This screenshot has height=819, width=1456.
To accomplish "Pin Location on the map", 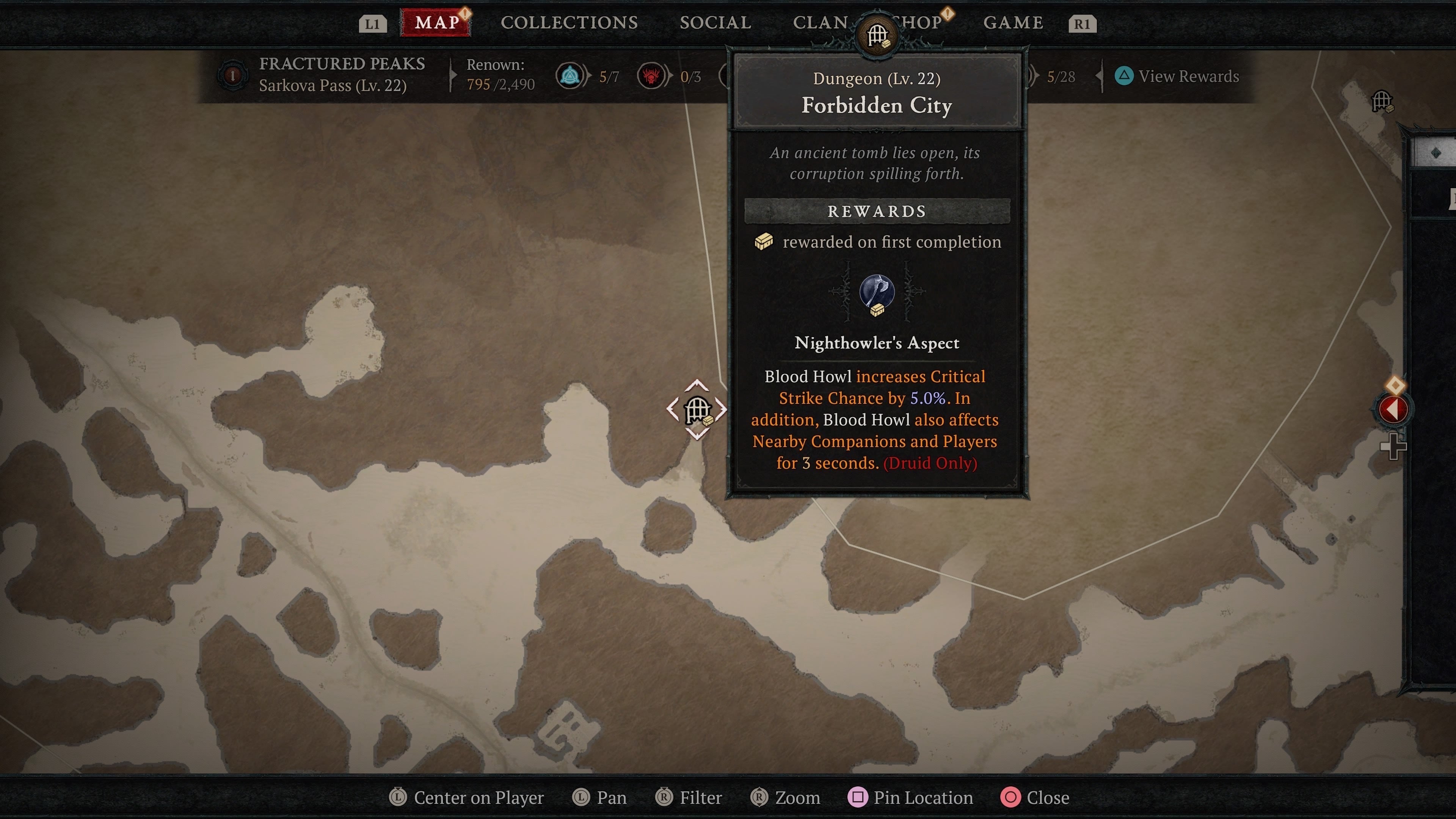I will click(911, 797).
